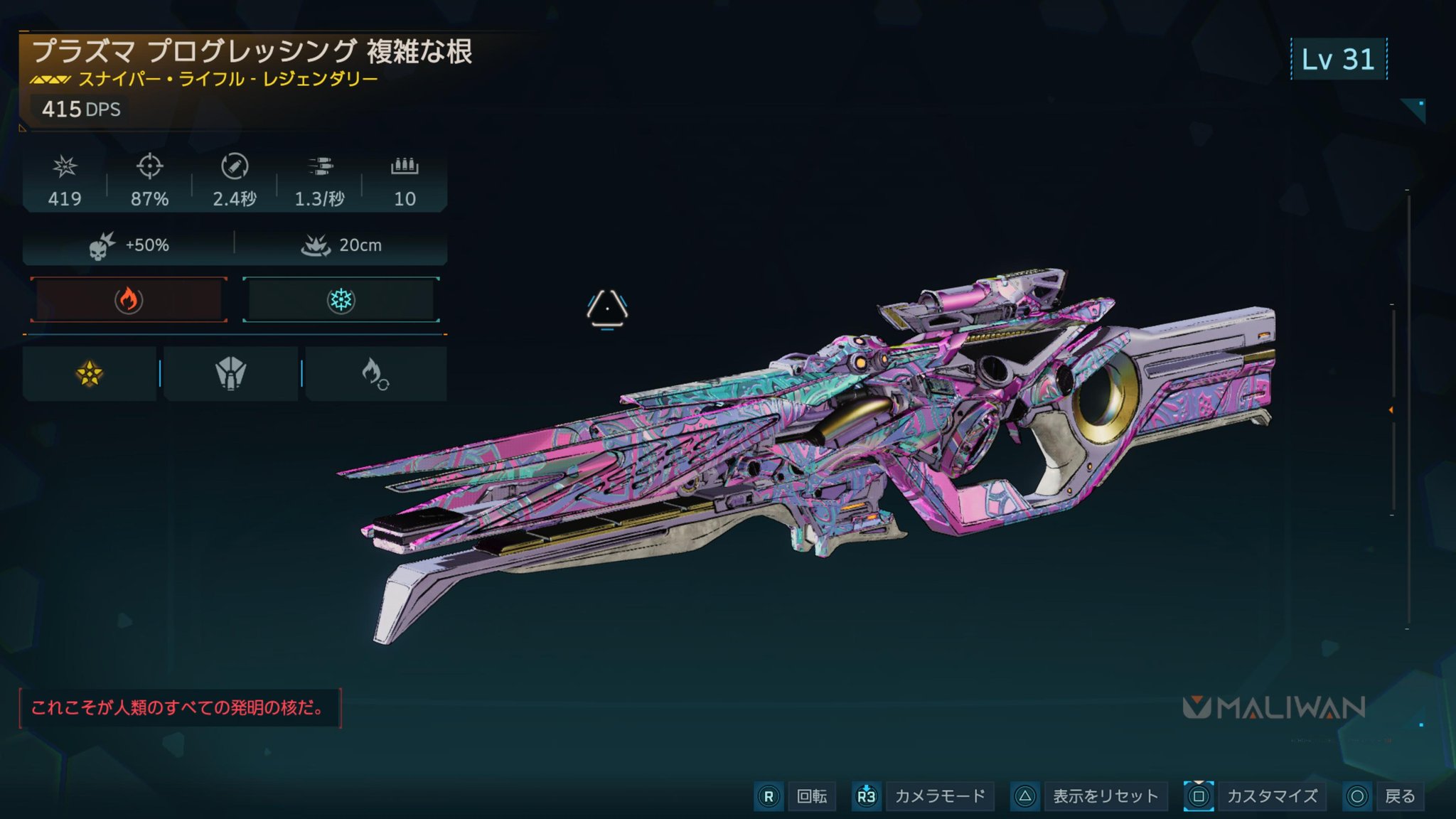Inspect the flame with circle perk icon
This screenshot has height=819, width=1456.
coord(375,373)
